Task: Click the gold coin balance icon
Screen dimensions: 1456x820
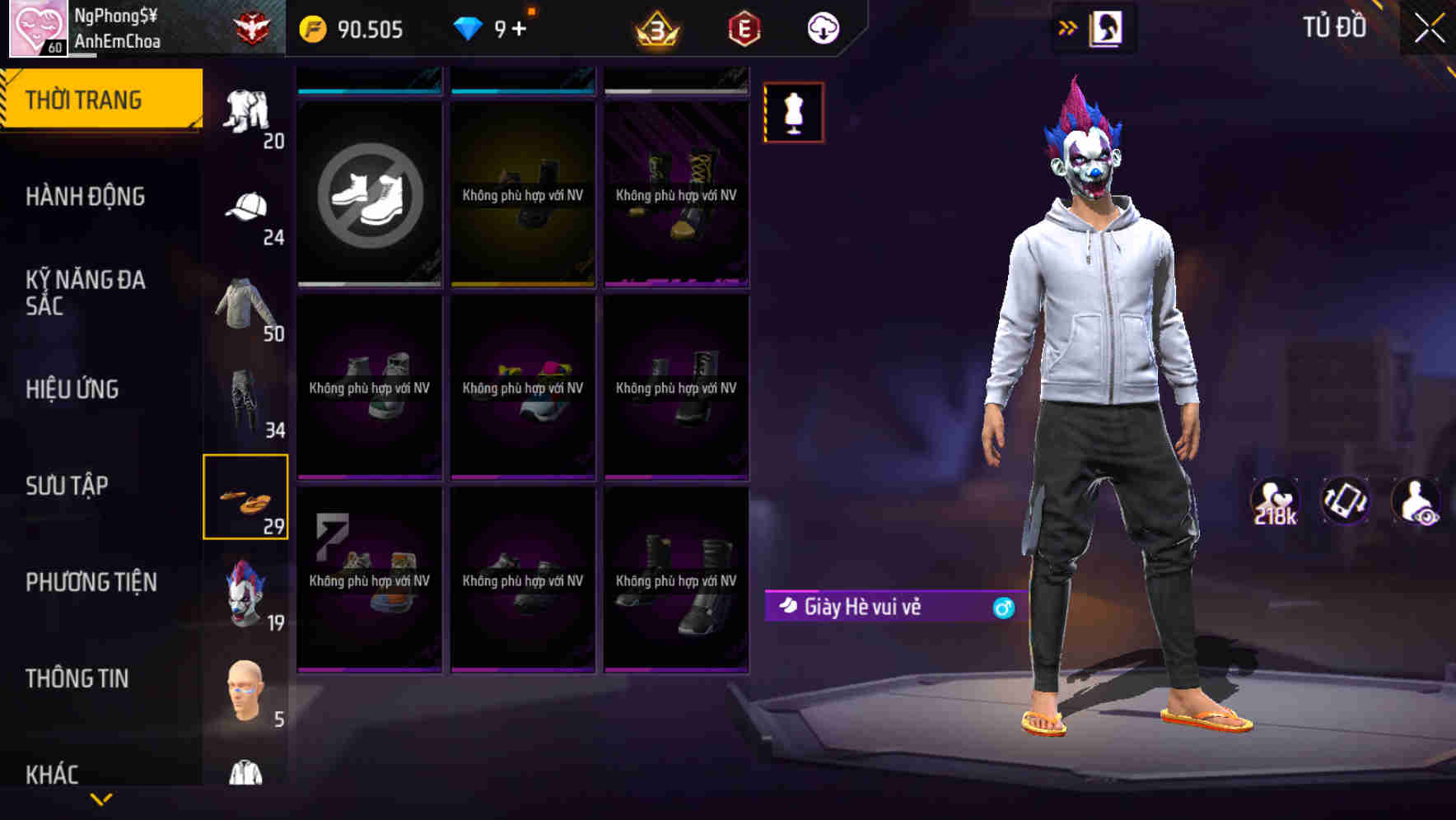Action: (311, 27)
